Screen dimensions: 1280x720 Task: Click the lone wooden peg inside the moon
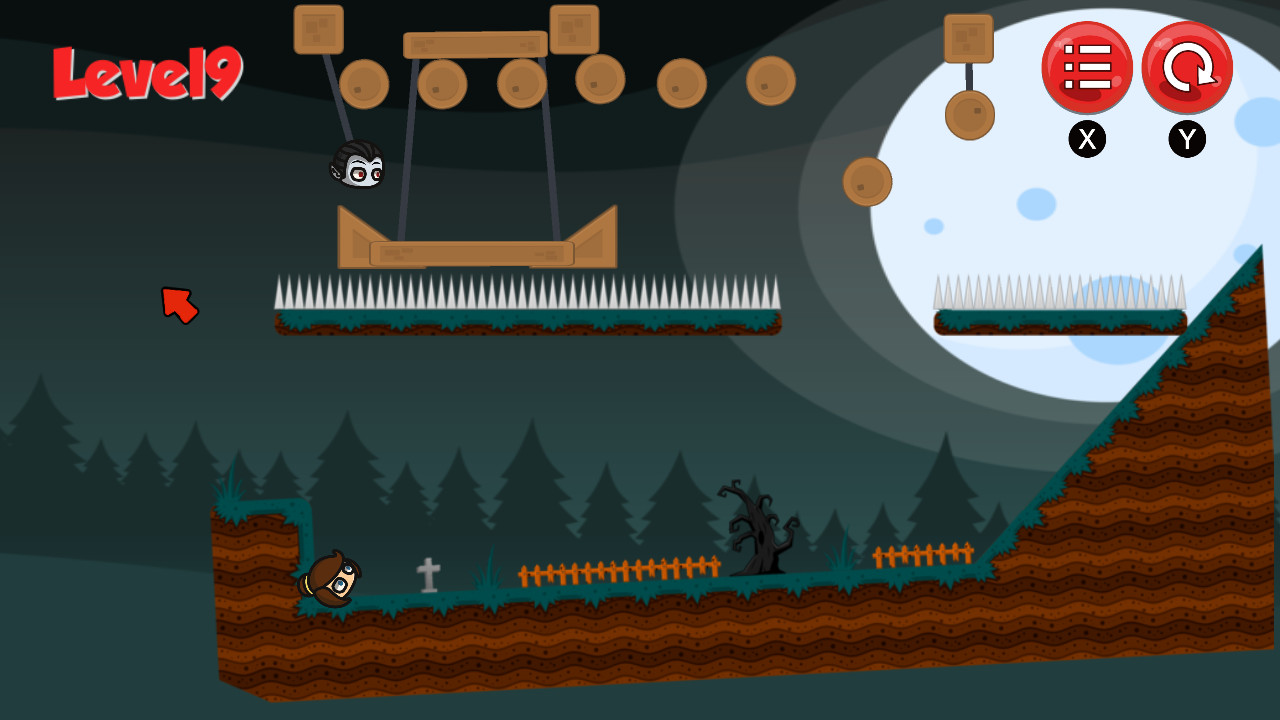click(866, 183)
